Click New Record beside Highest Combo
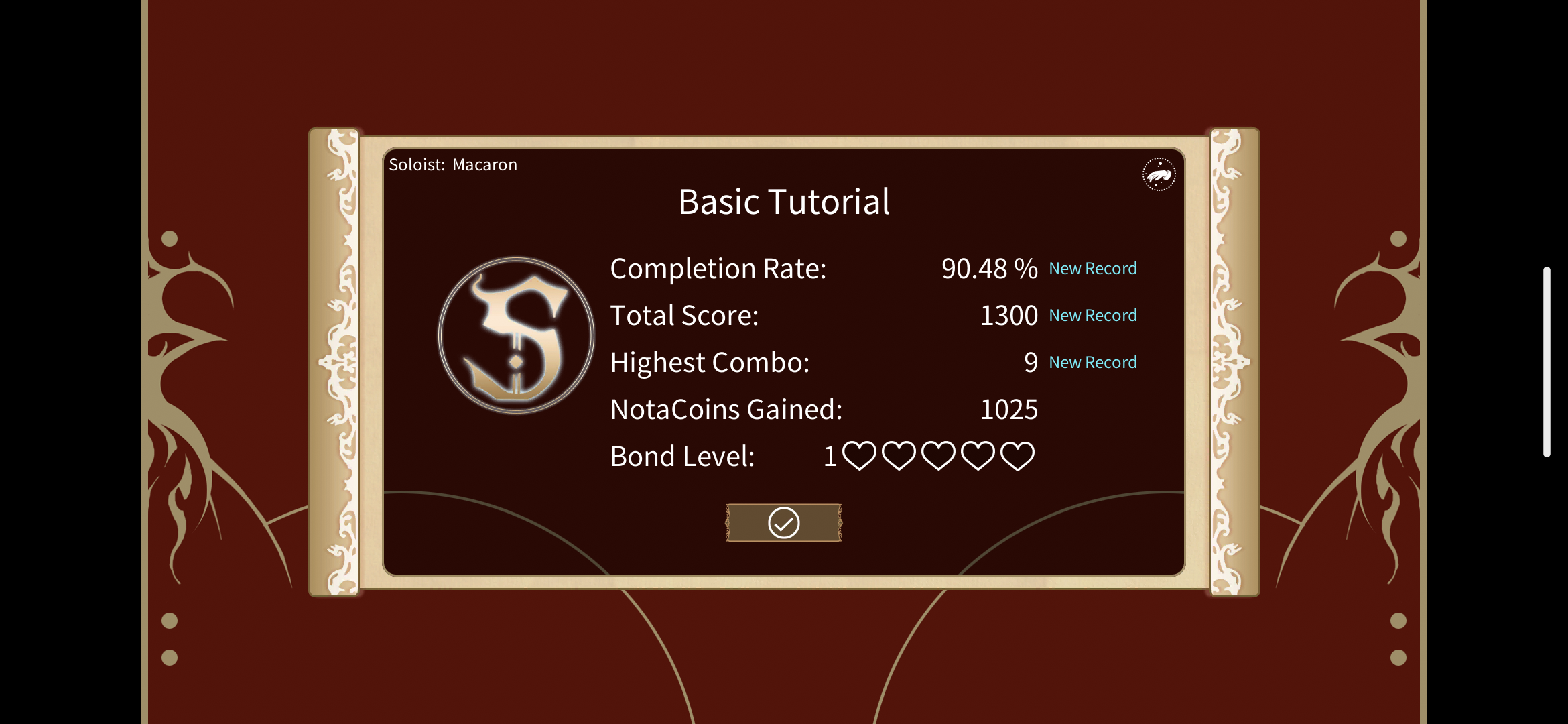This screenshot has height=724, width=1568. [1092, 362]
